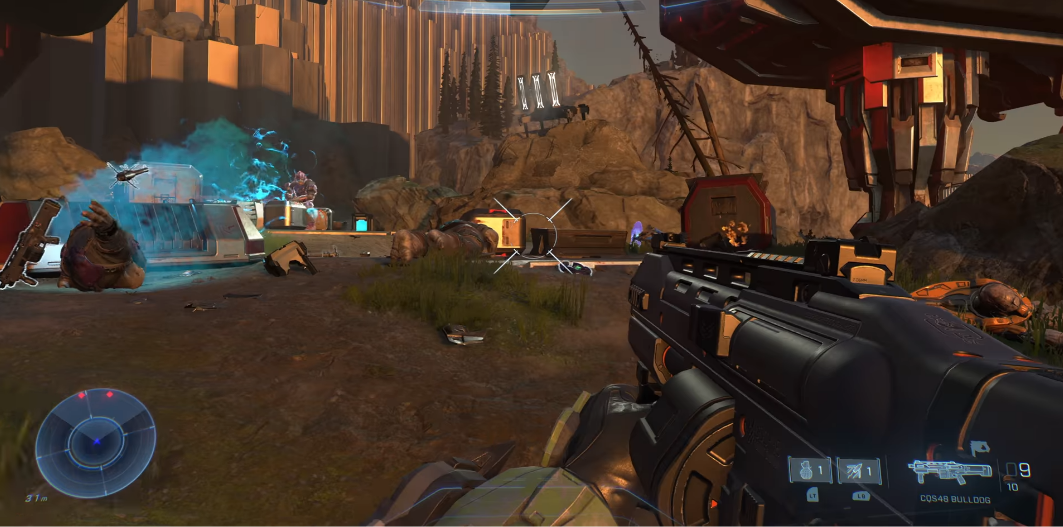Select the CQS48 Bulldog weapon icon

point(949,470)
